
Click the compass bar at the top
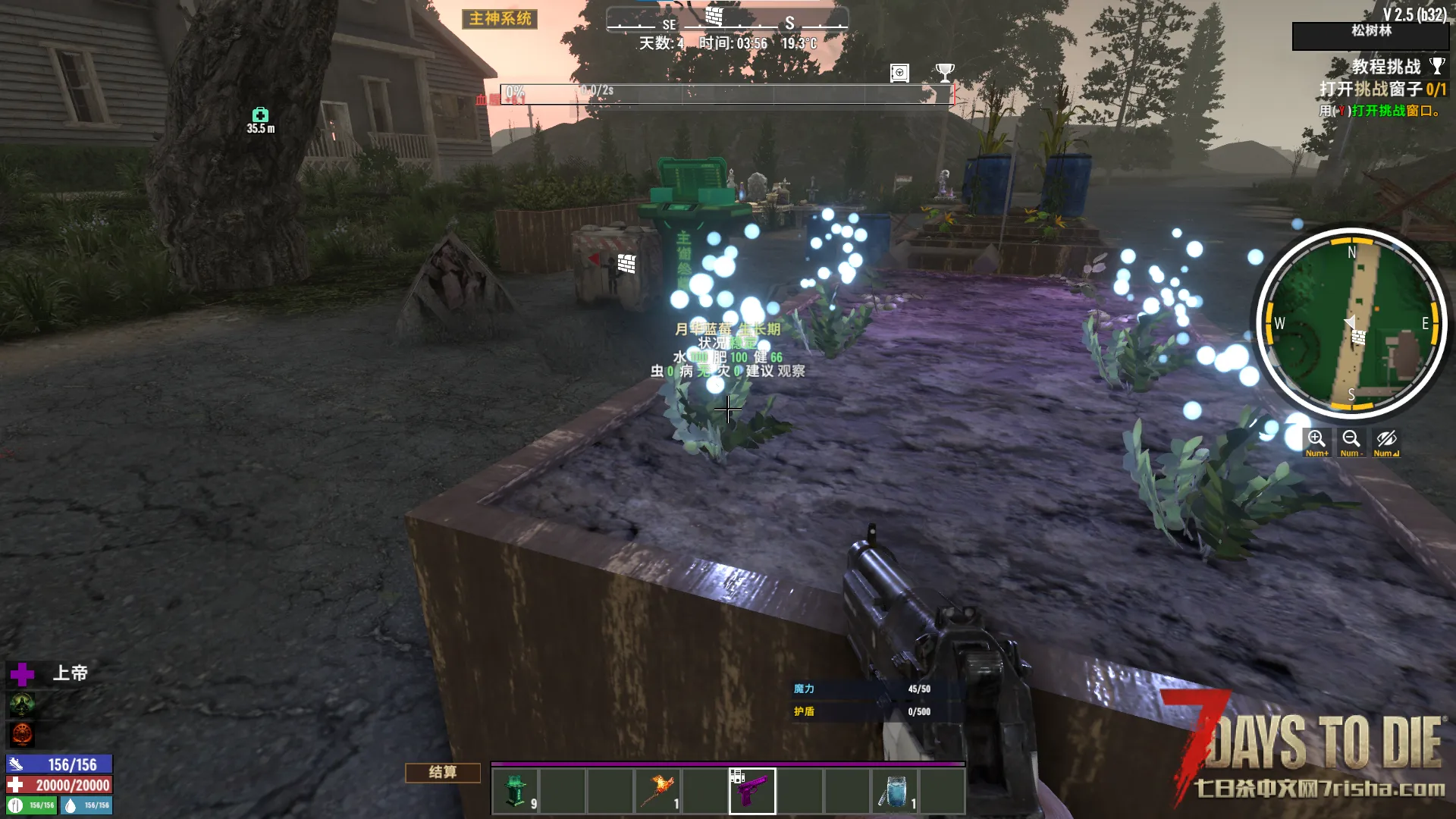click(x=726, y=21)
